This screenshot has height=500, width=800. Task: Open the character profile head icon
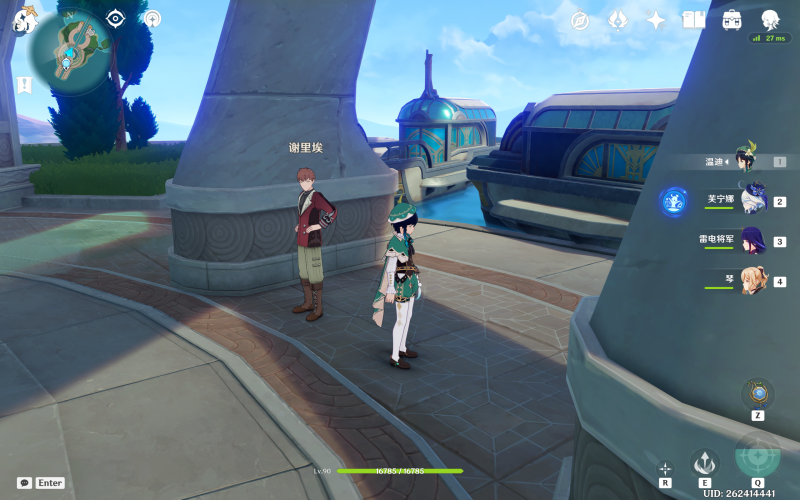[770, 20]
